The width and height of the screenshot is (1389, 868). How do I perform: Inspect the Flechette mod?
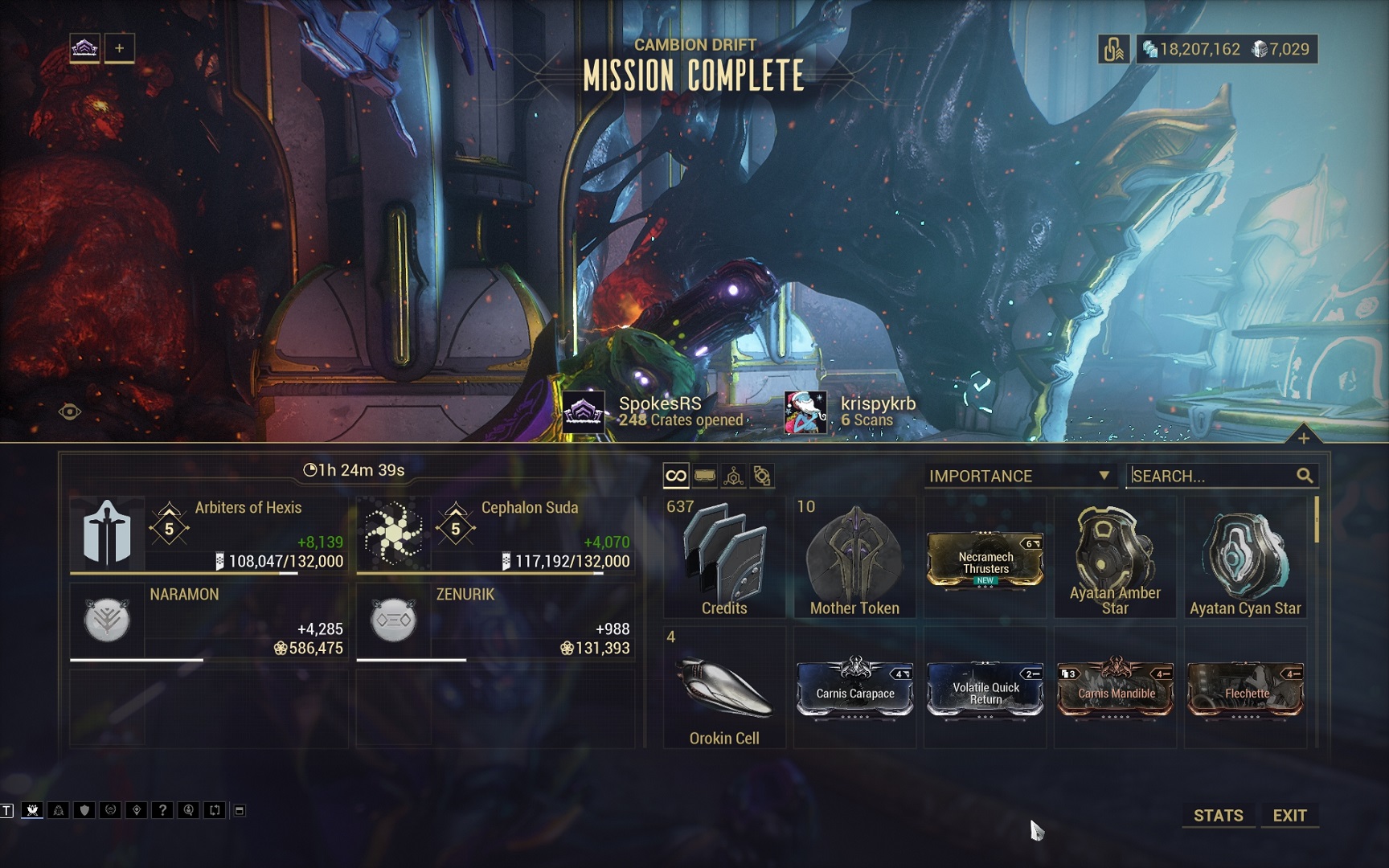(x=1246, y=689)
